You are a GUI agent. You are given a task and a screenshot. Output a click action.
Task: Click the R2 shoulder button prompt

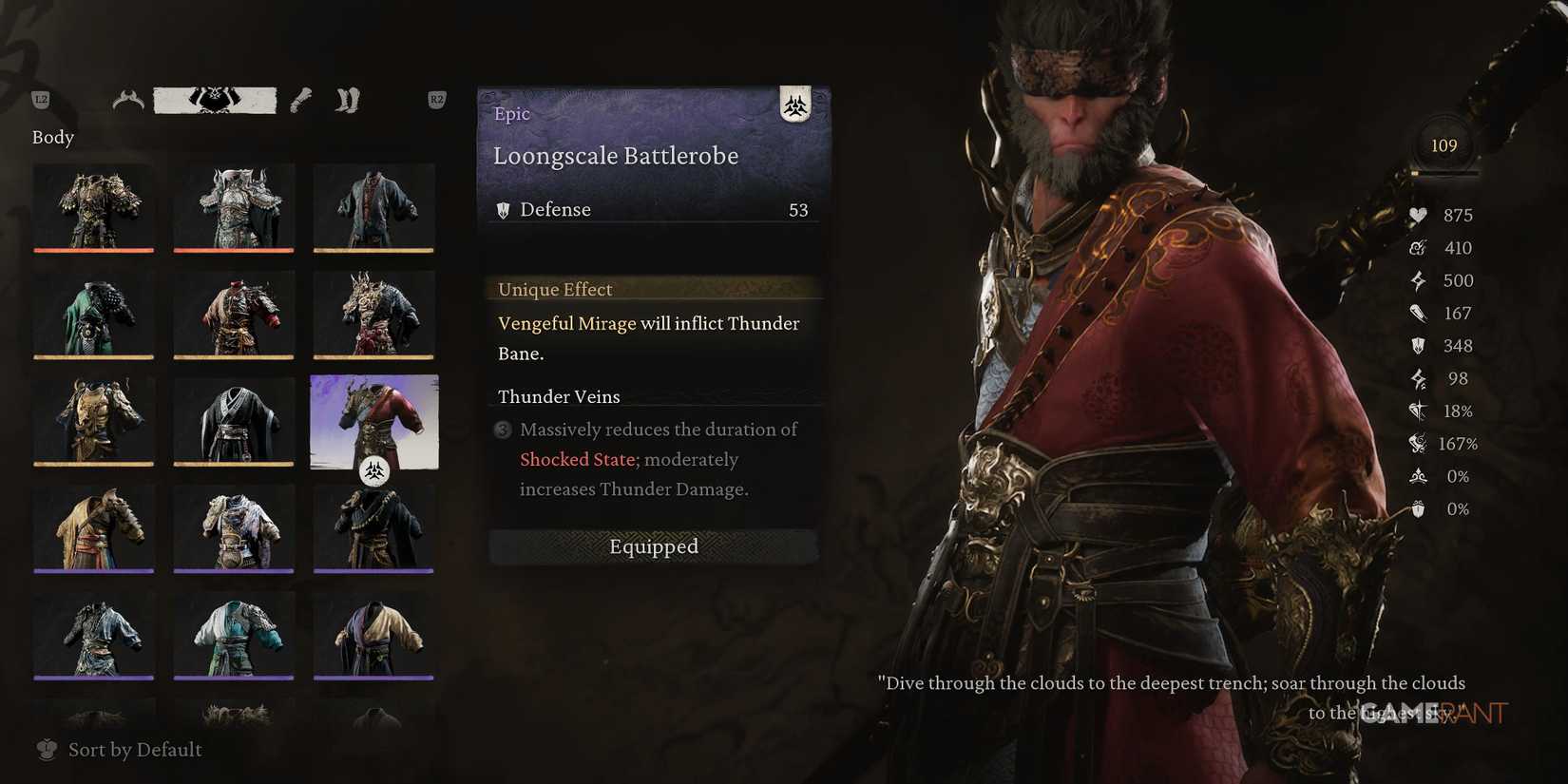pos(435,98)
